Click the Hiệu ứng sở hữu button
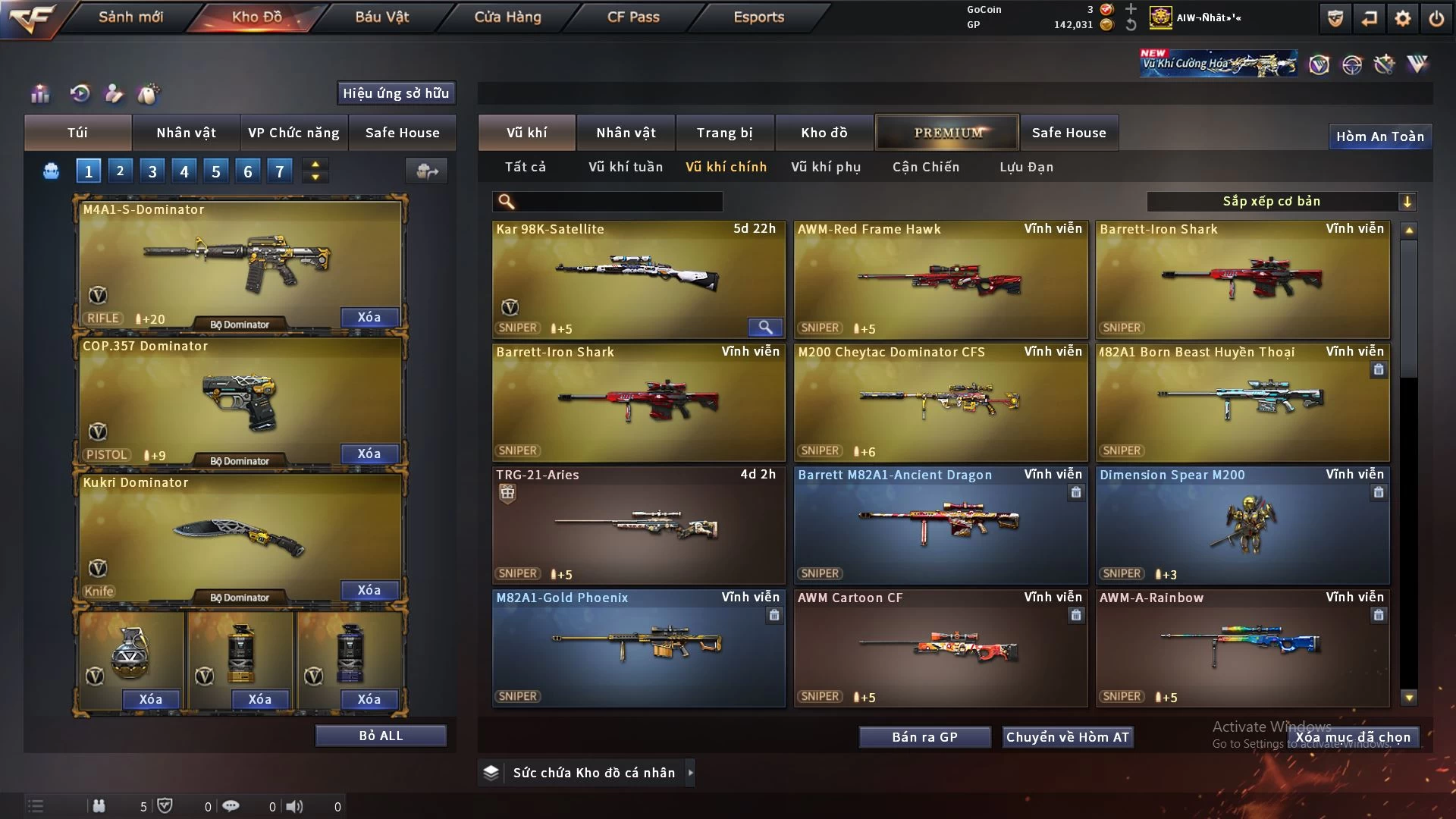Screen dimensions: 1456x819 point(396,93)
